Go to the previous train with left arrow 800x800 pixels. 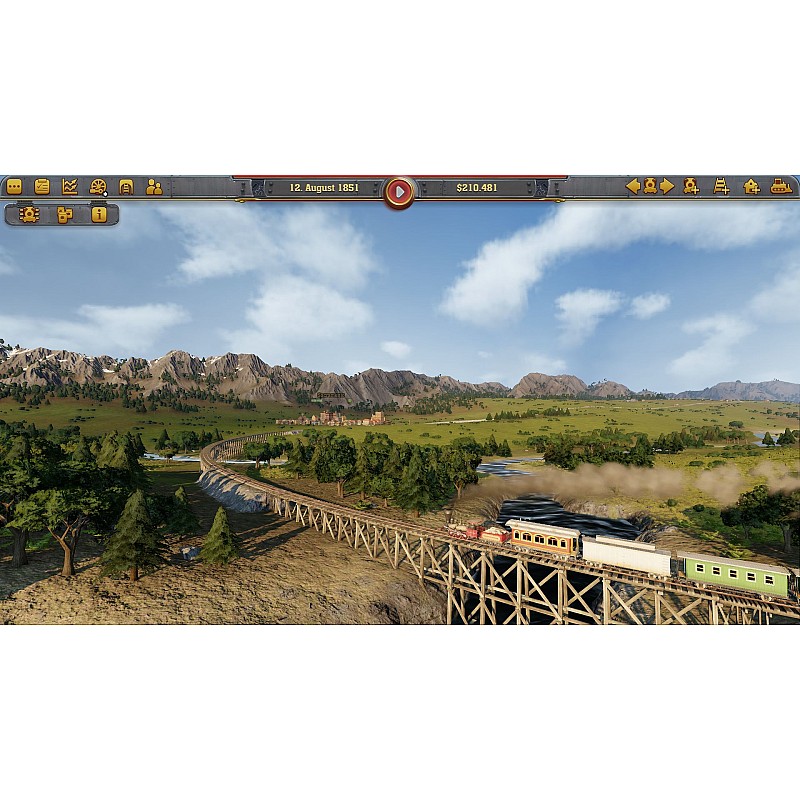click(632, 186)
